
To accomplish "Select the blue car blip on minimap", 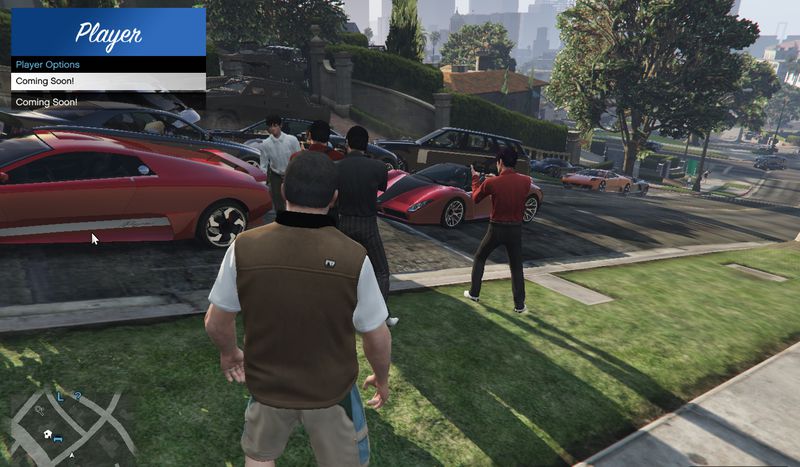I will [x=58, y=439].
